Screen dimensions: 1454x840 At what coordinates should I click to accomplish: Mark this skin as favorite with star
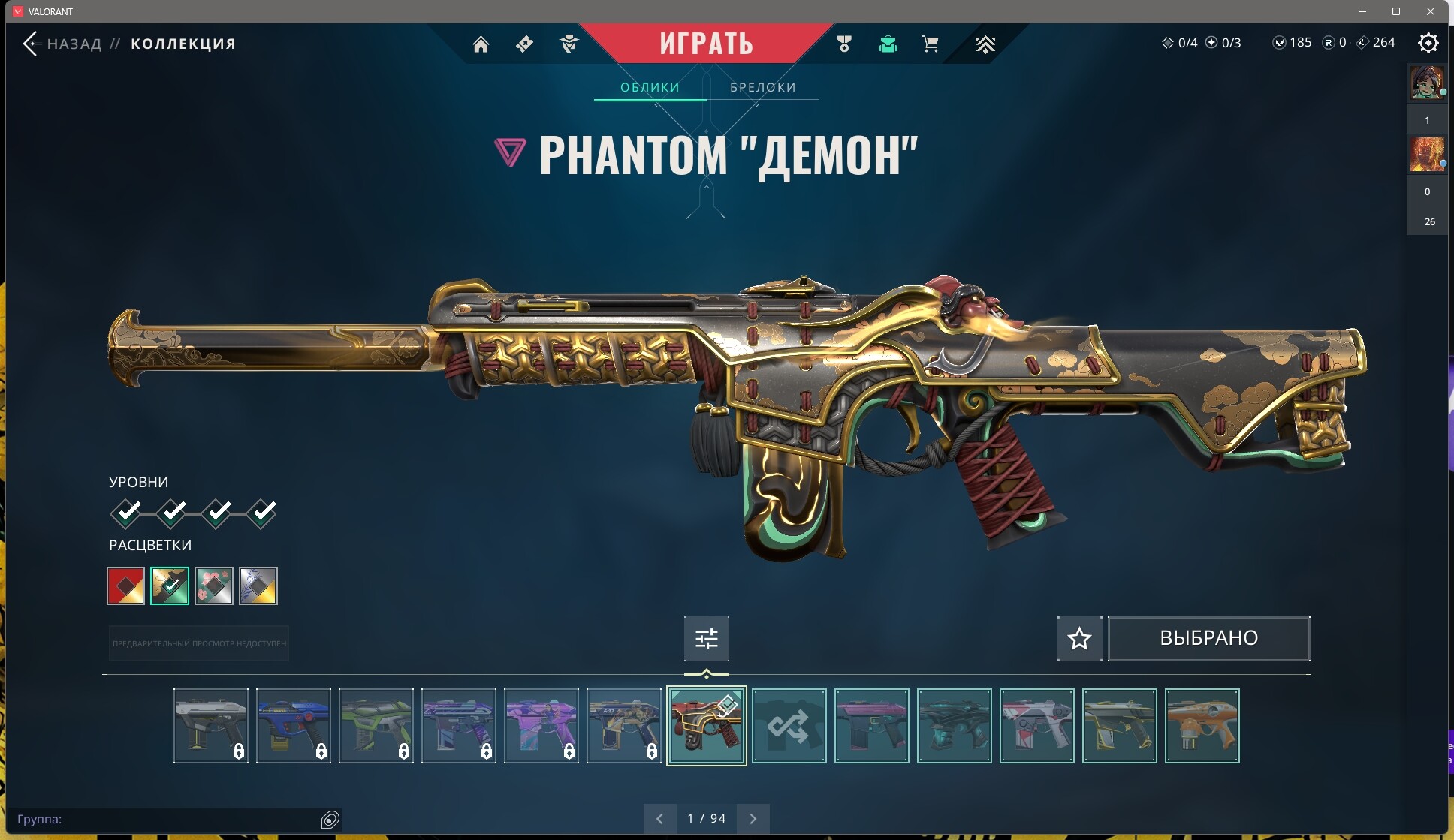[1079, 639]
